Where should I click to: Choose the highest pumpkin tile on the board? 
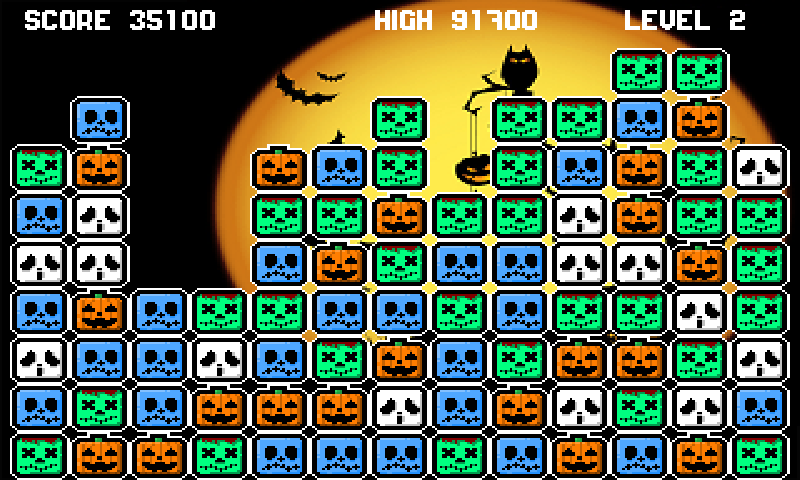coord(700,119)
